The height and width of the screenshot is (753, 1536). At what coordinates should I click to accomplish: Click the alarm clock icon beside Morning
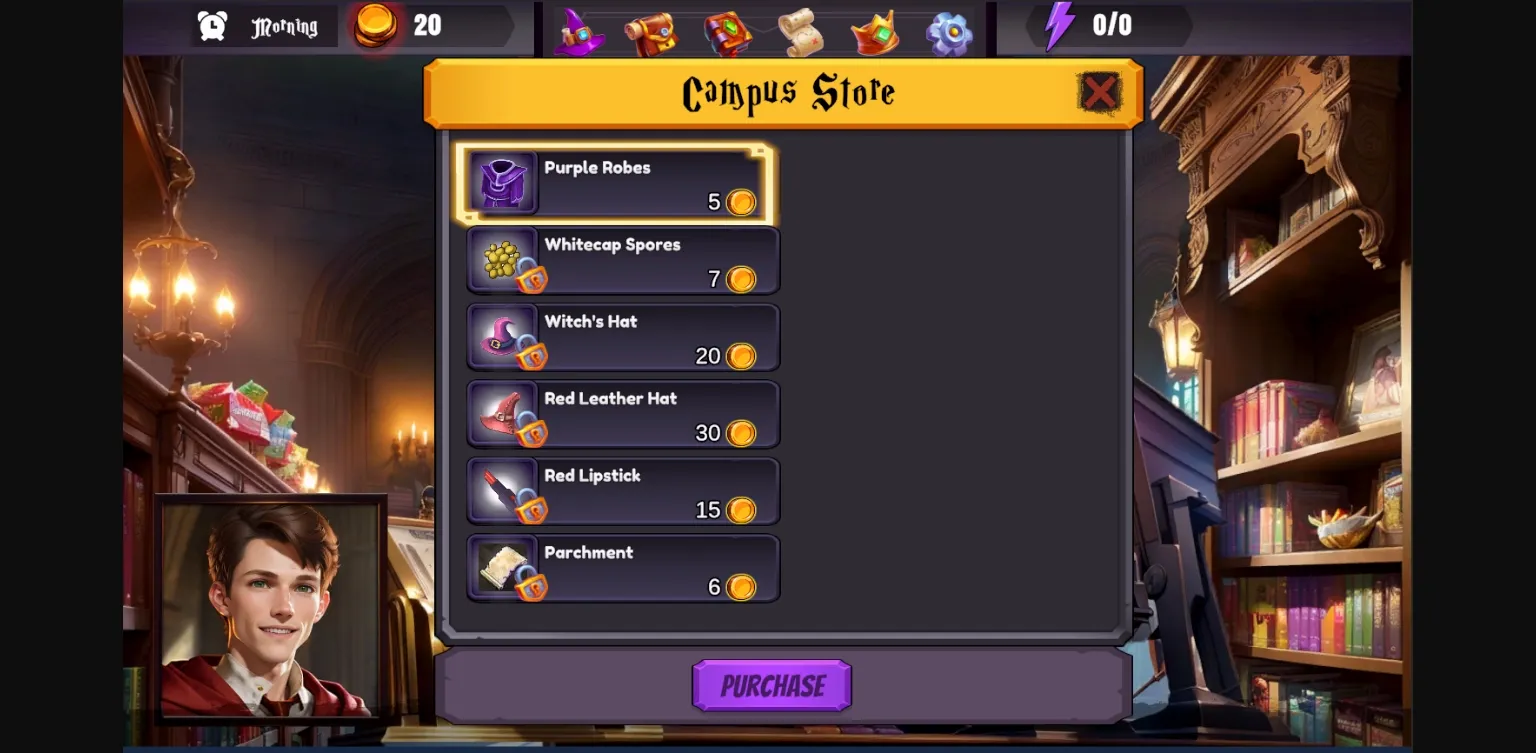[x=212, y=26]
